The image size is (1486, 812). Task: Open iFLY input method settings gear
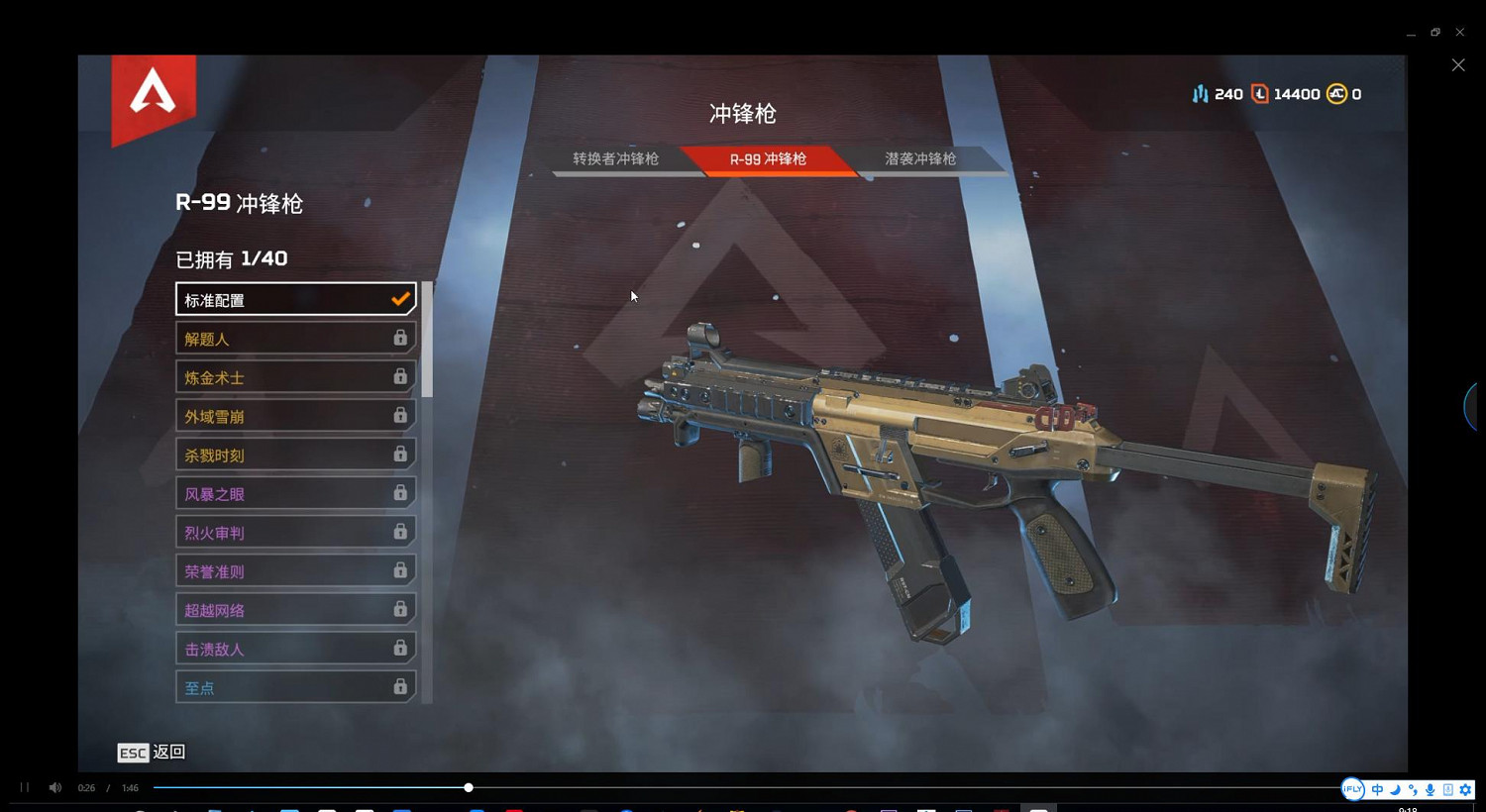[1465, 789]
